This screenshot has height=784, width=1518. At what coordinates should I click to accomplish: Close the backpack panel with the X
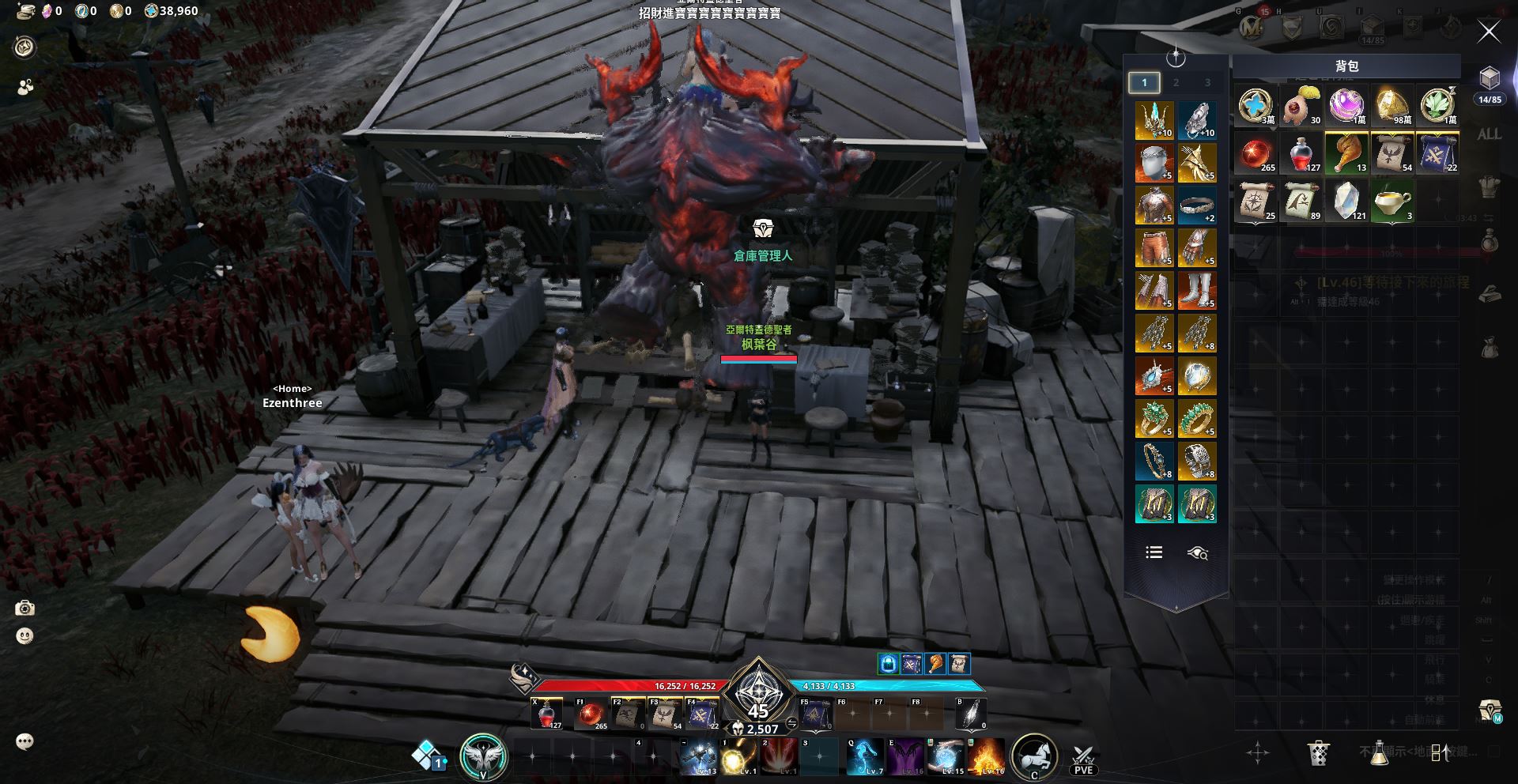click(x=1489, y=32)
